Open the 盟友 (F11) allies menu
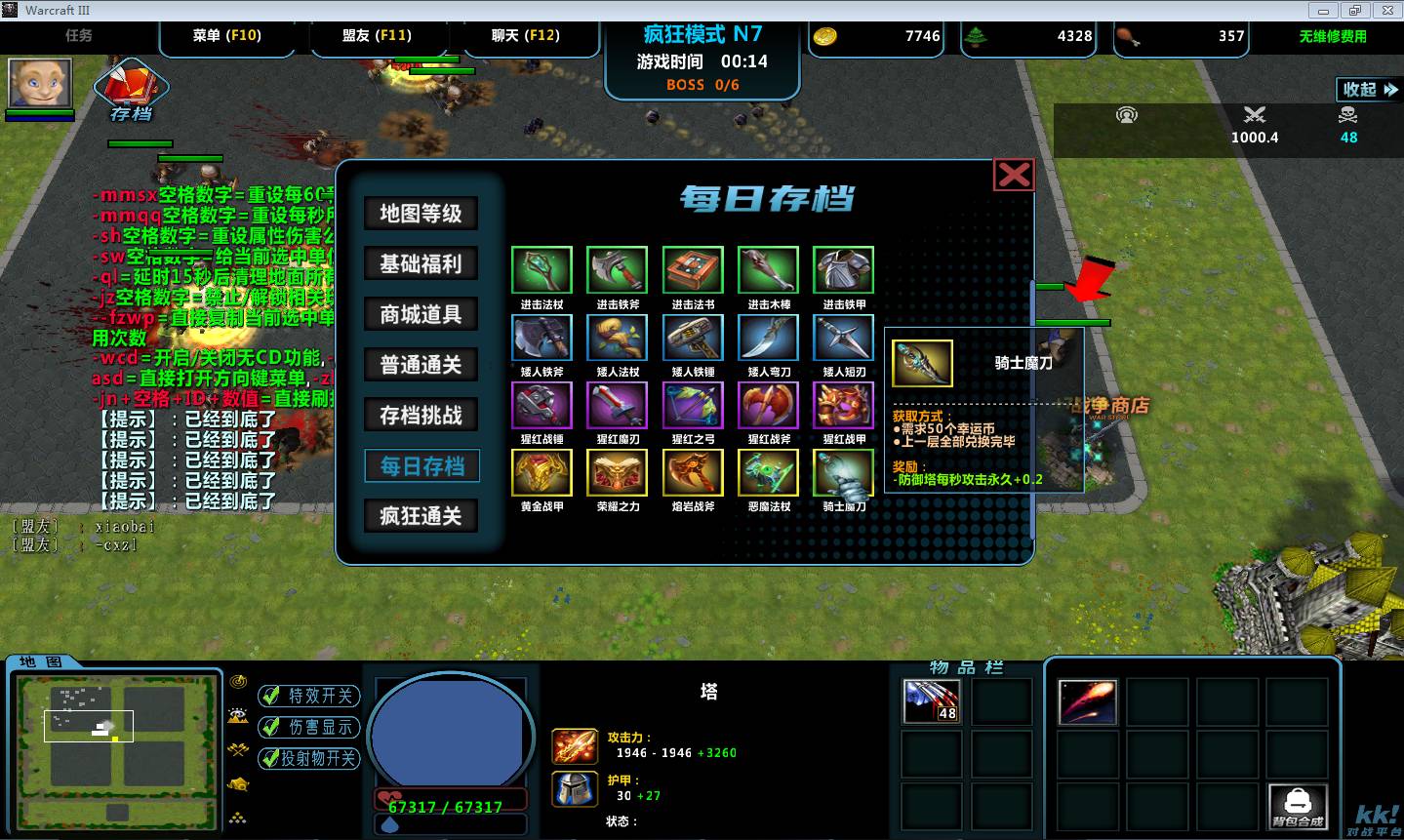This screenshot has height=840, width=1404. [377, 36]
